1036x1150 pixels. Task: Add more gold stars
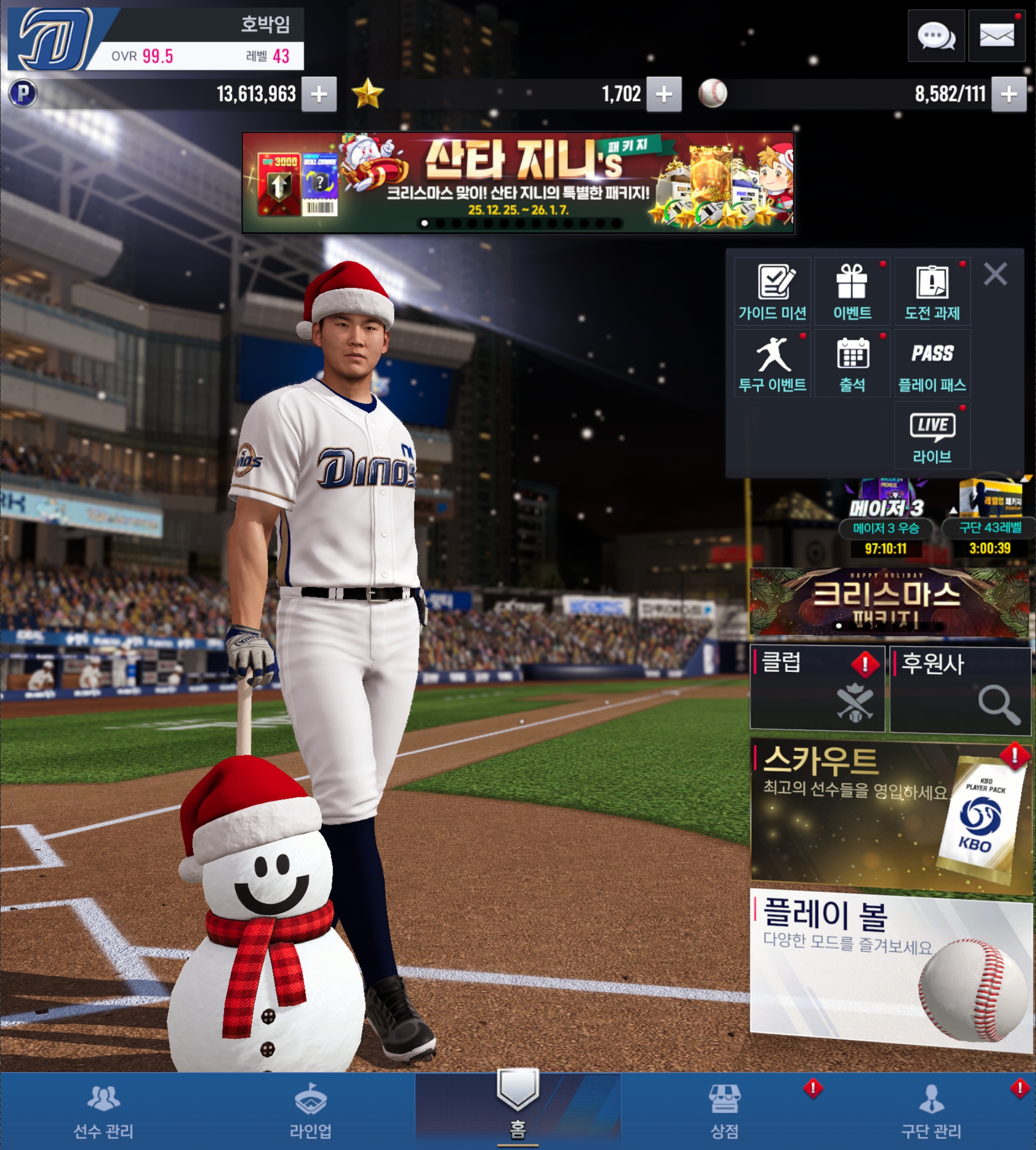tap(664, 94)
